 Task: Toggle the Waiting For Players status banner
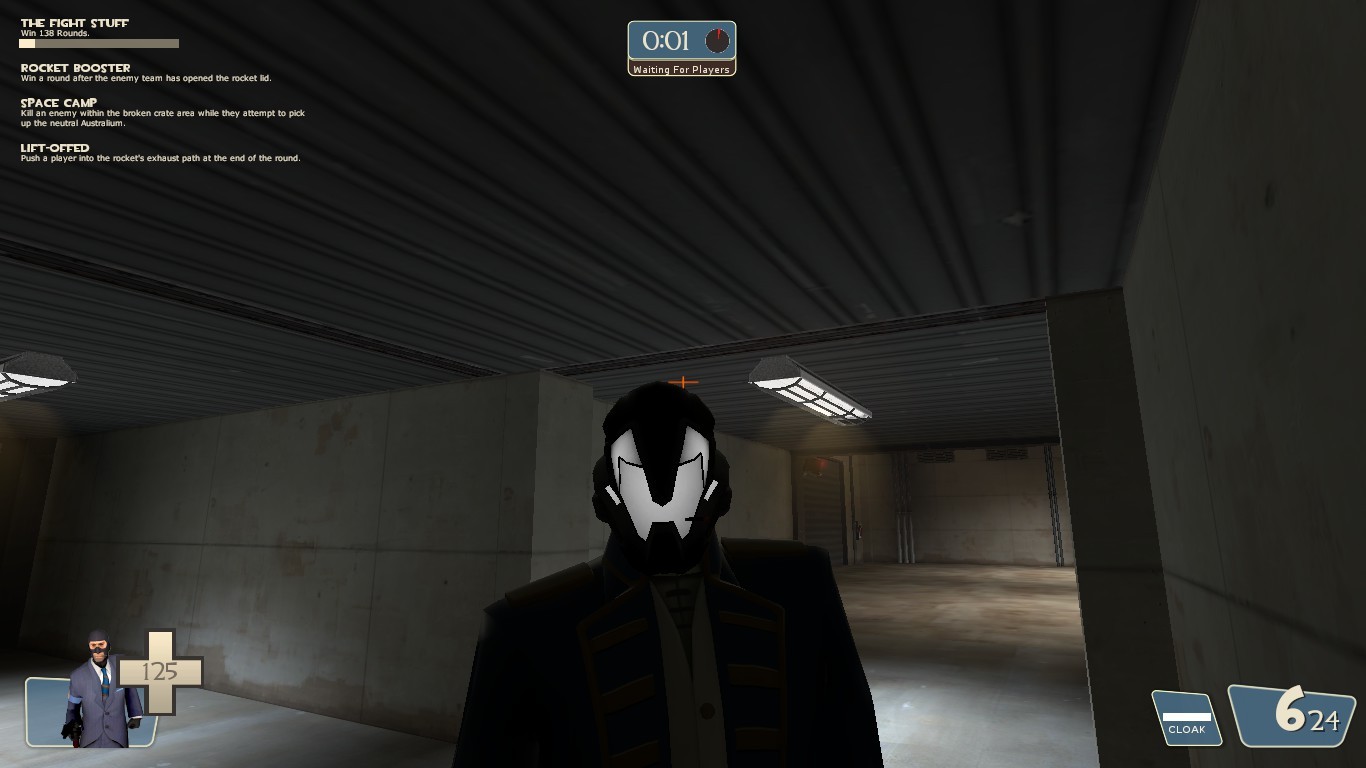tap(682, 69)
